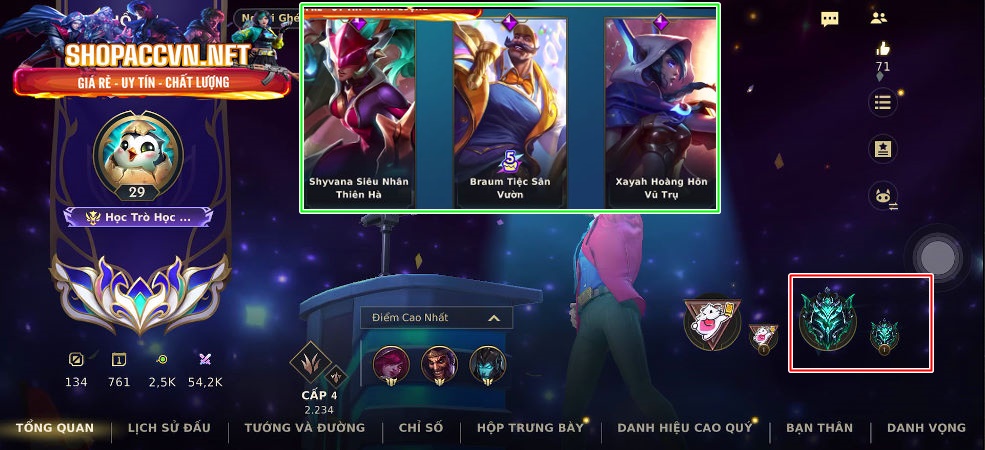Open the Tướng Và Đường tab
This screenshot has width=985, height=450.
pyautogui.click(x=304, y=428)
